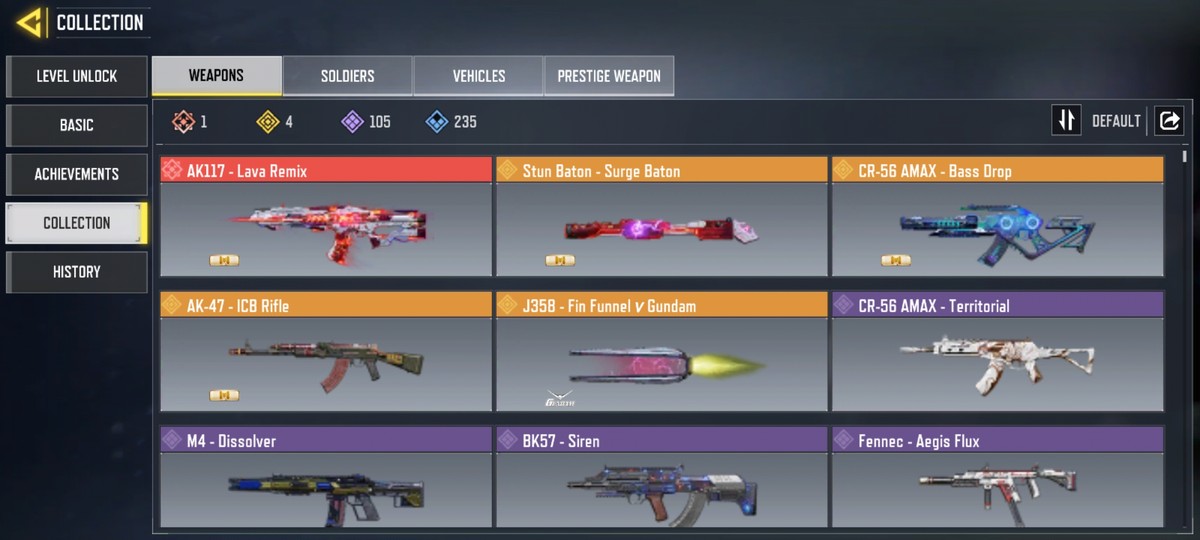The image size is (1200, 540).
Task: Open the Prestige Weapon tab
Action: pos(608,76)
